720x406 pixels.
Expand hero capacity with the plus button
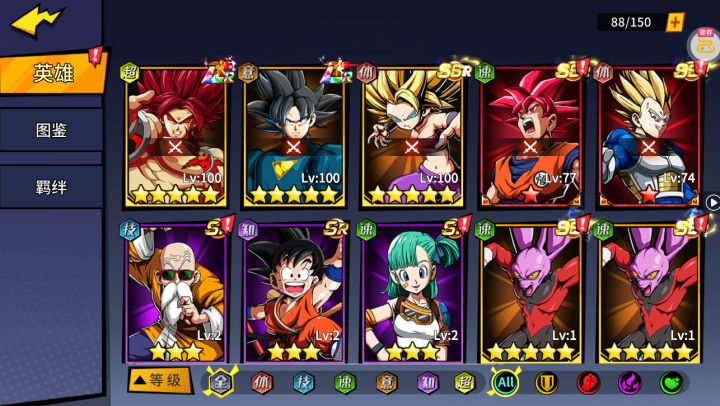pyautogui.click(x=676, y=22)
